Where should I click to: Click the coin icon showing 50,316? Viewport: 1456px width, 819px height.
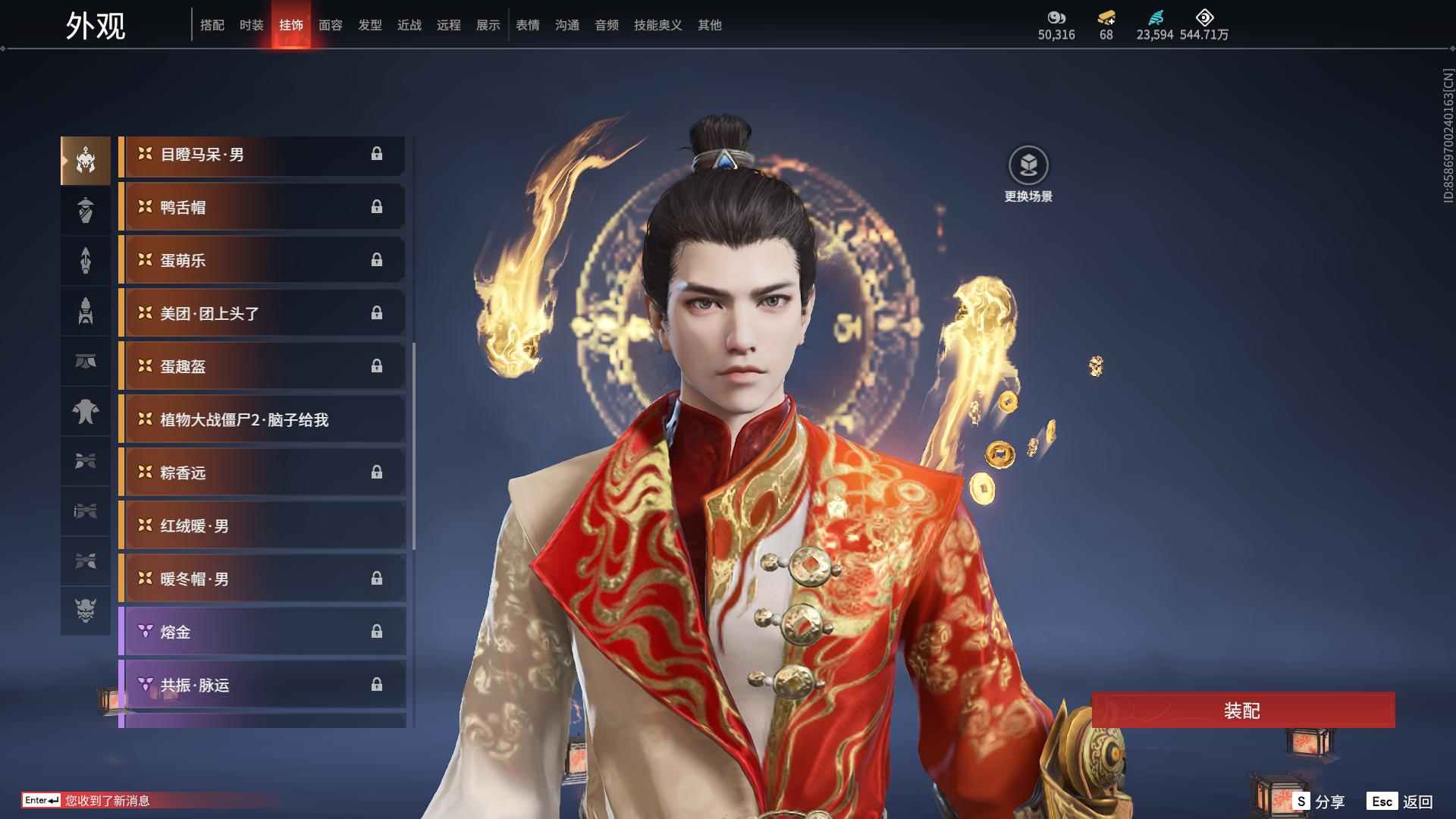pyautogui.click(x=1057, y=18)
